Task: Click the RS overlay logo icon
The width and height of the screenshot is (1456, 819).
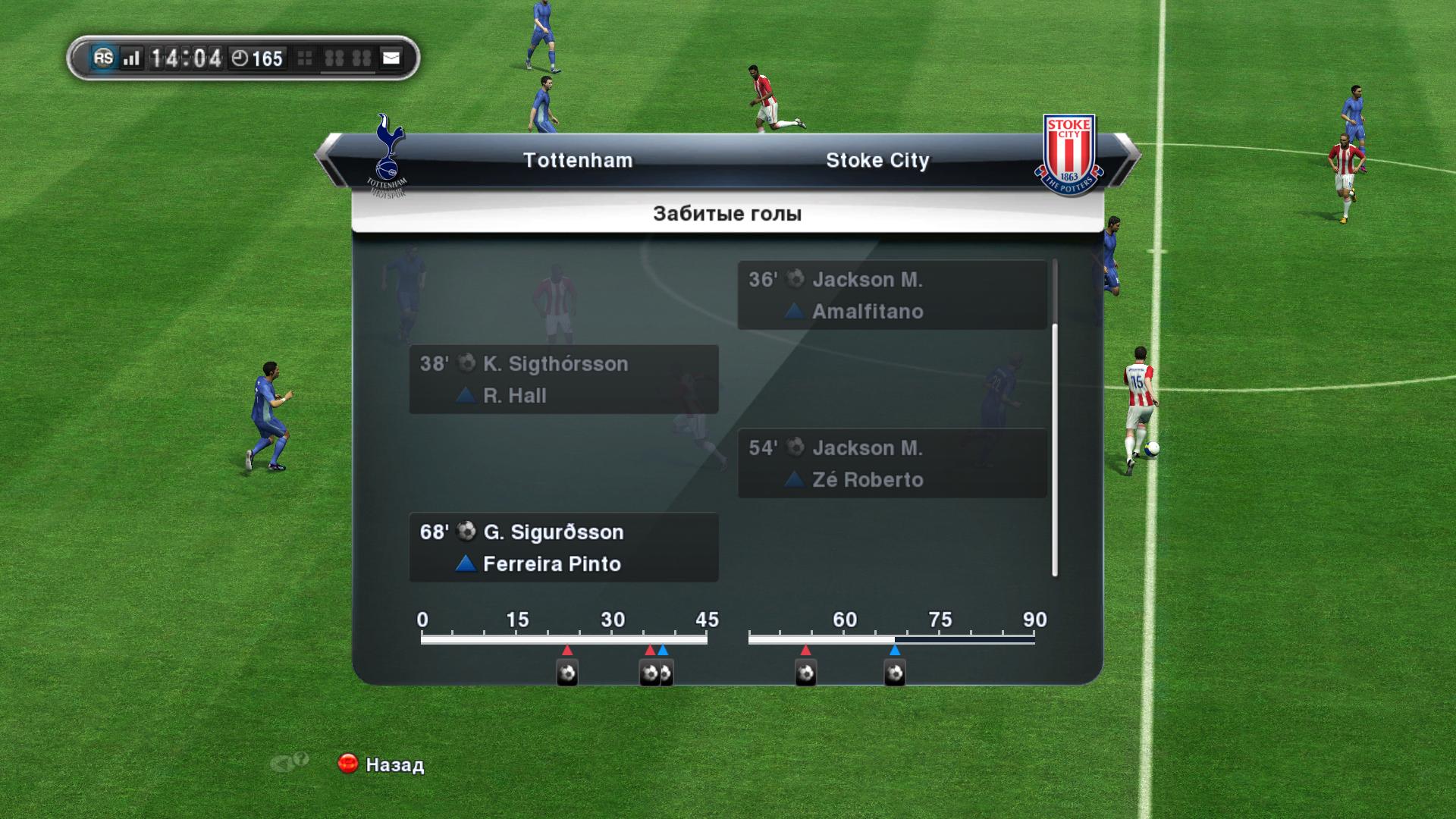Action: tap(103, 58)
